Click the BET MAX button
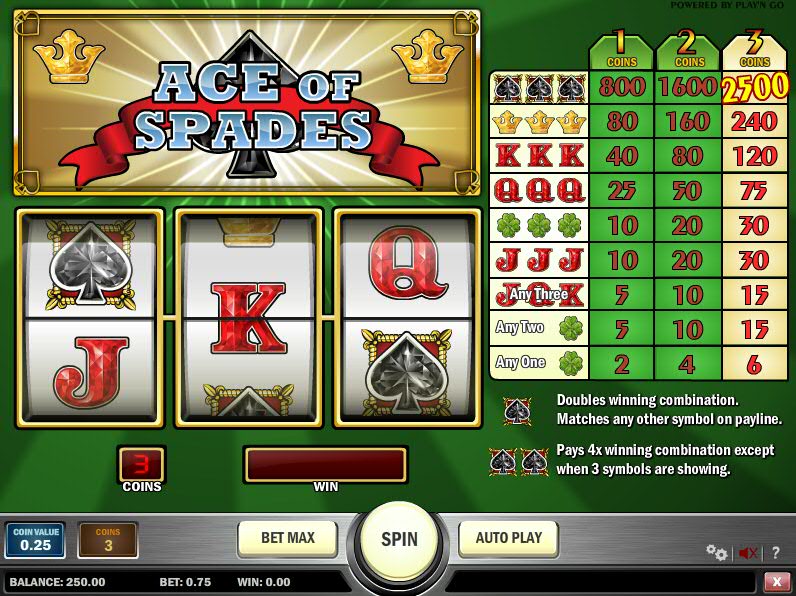 (x=287, y=538)
